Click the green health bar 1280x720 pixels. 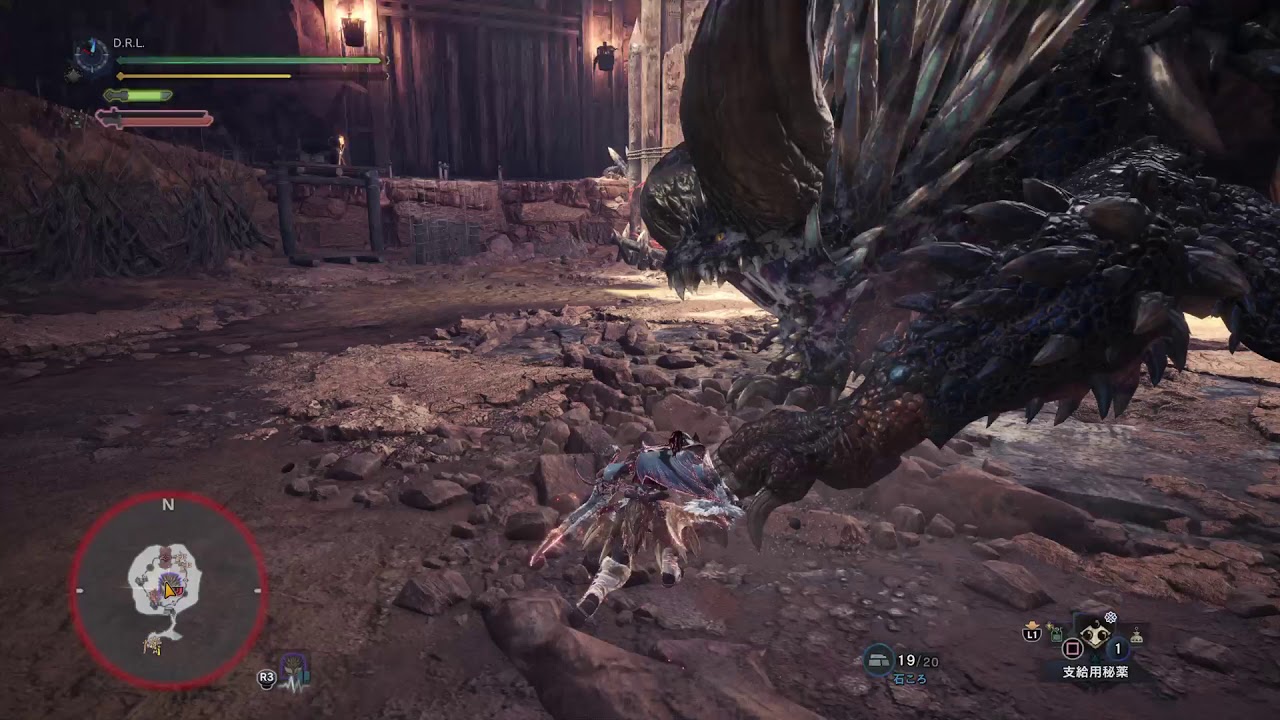point(250,59)
